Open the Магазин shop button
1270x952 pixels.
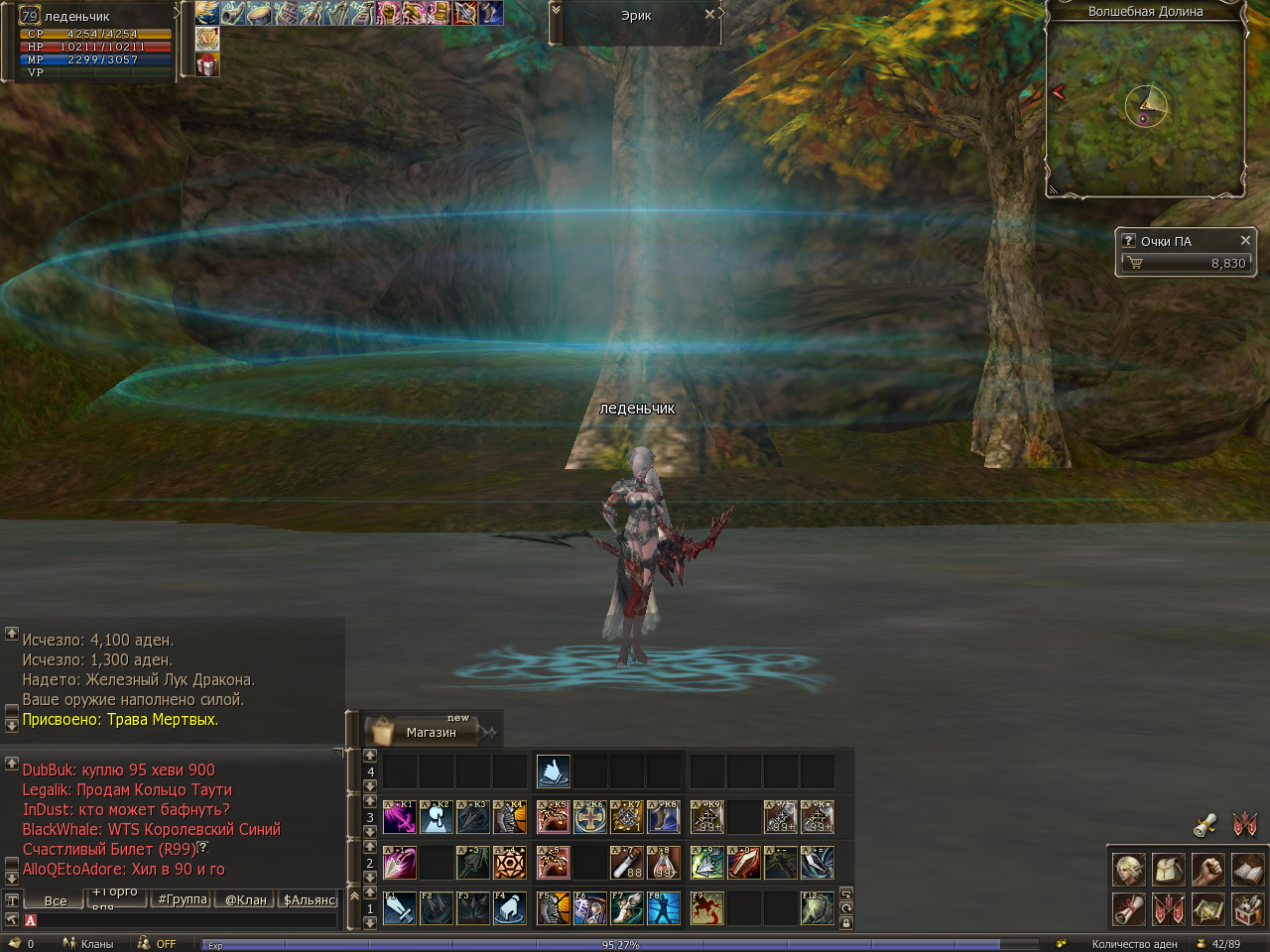coord(430,732)
